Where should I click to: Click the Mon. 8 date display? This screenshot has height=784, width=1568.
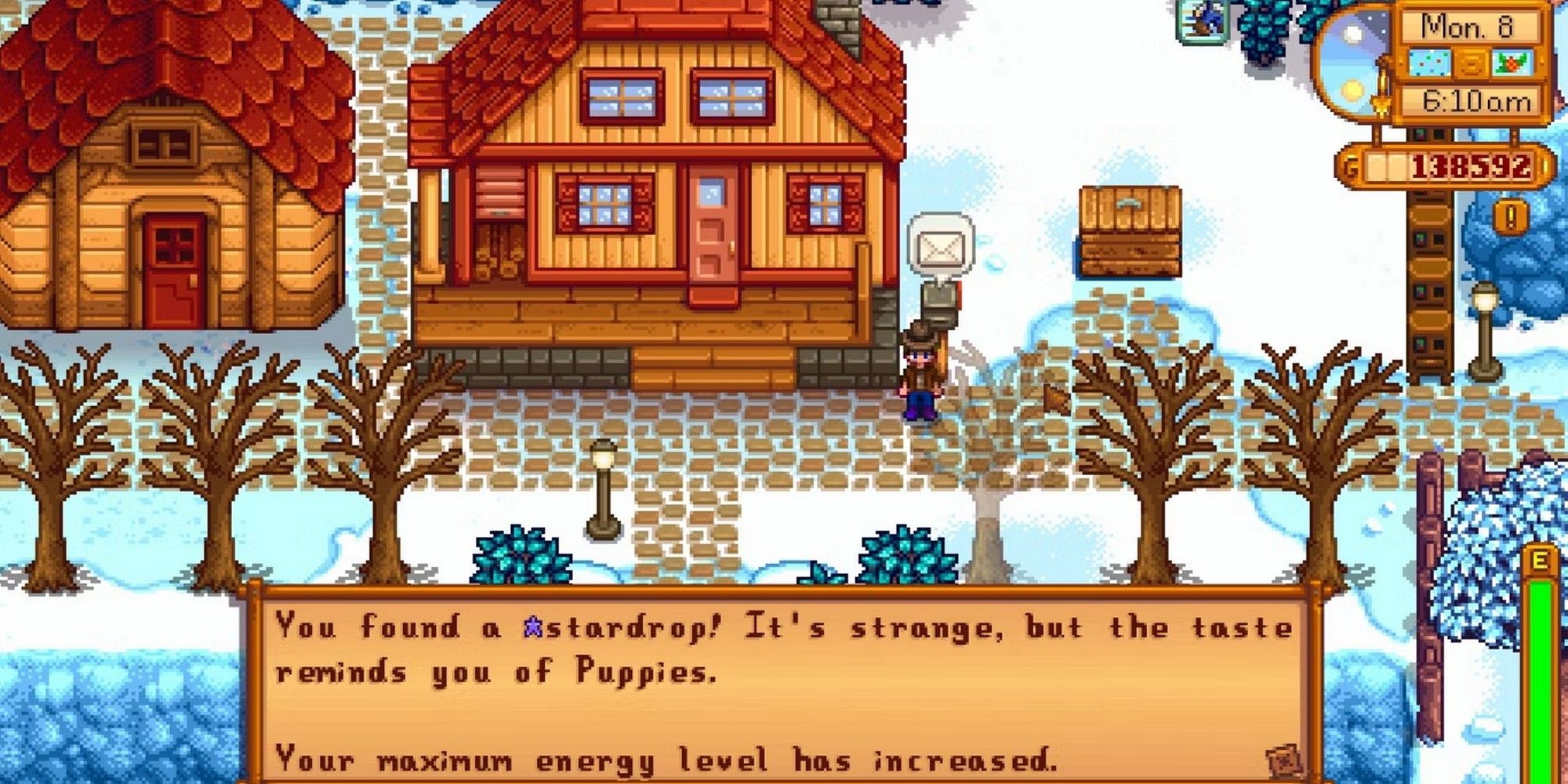point(1466,27)
